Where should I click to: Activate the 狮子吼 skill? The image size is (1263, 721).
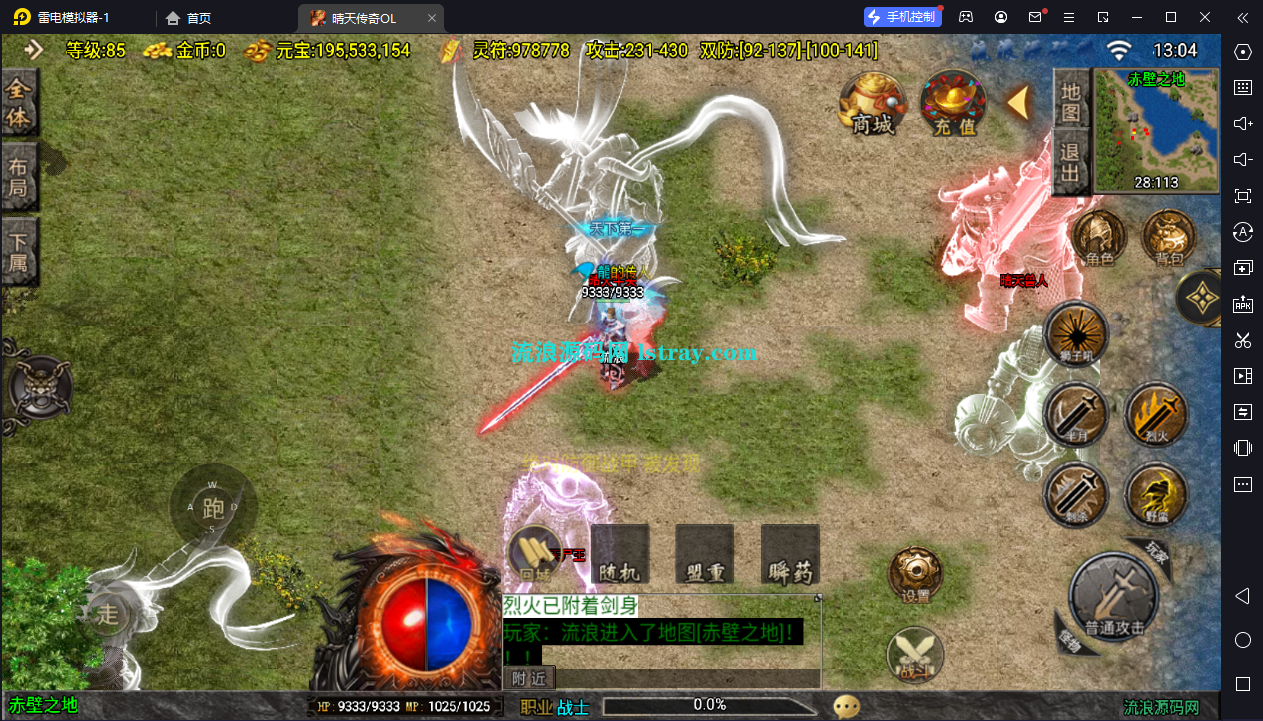coord(1076,334)
